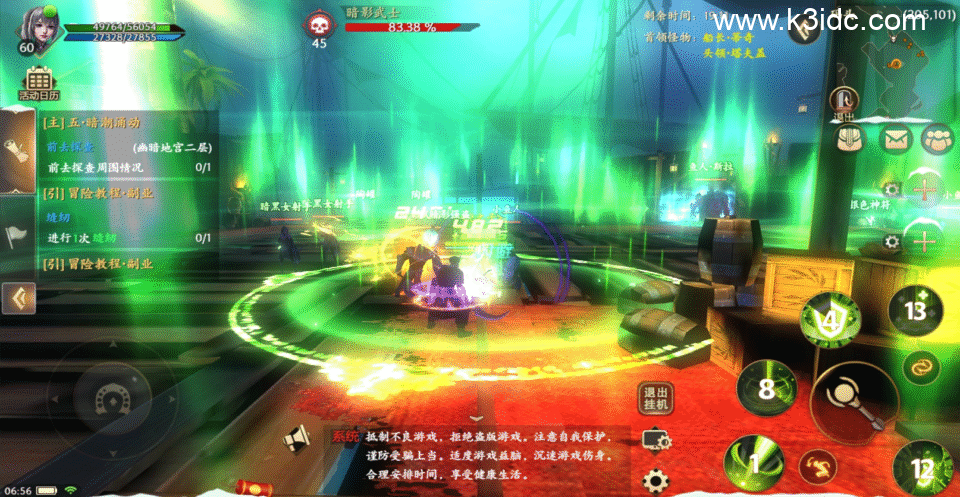
Task: Open the 活动日历 activity calendar
Action: [38, 83]
